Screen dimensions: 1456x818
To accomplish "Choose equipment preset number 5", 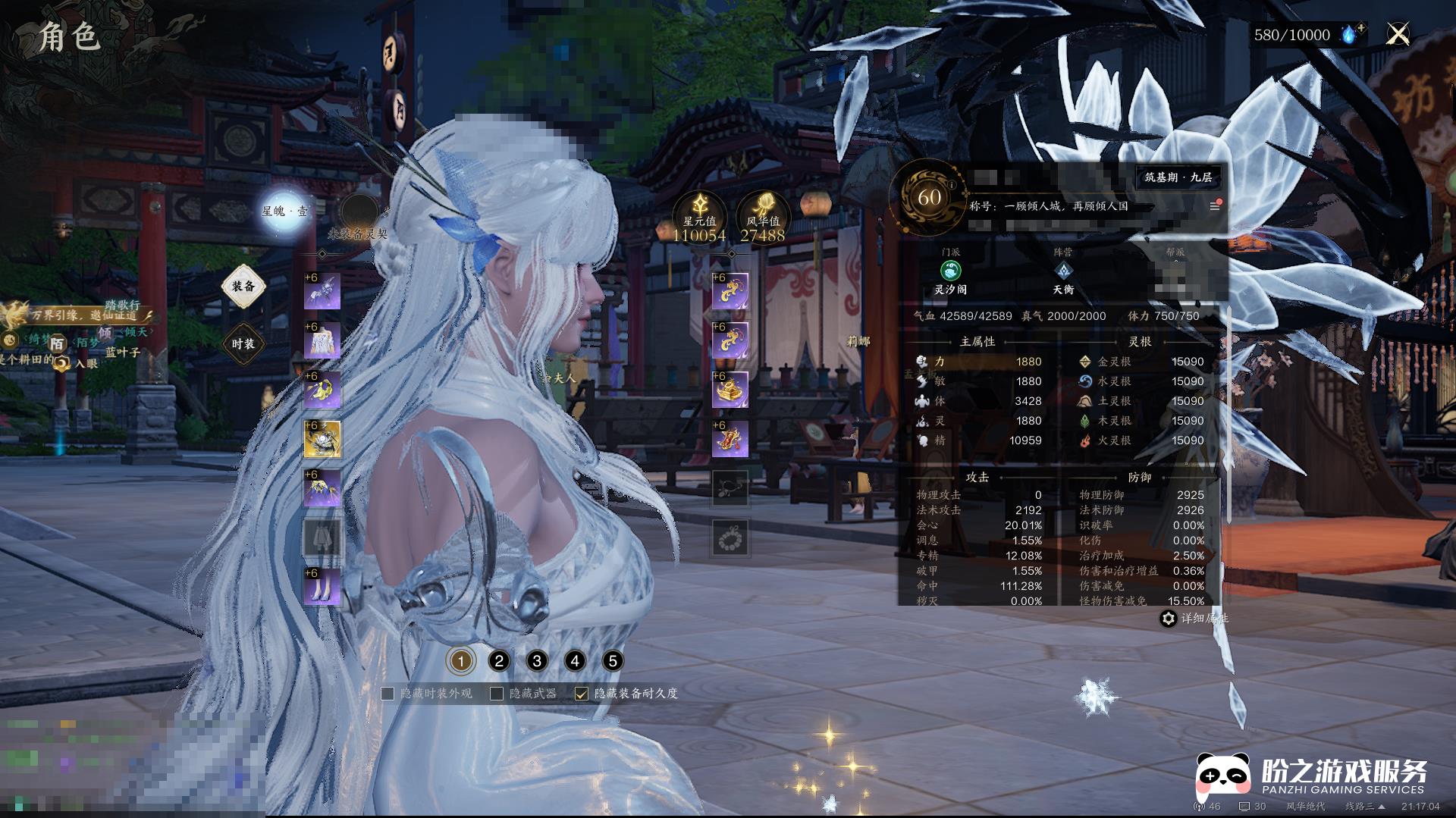I will tap(613, 661).
